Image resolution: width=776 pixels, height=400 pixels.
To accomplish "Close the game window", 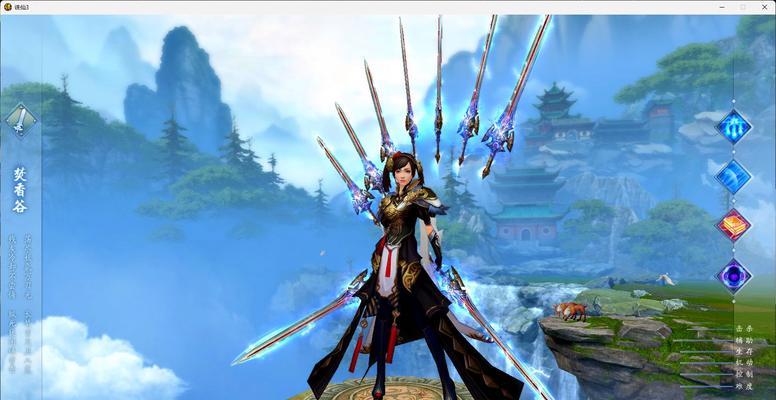I will pyautogui.click(x=764, y=7).
